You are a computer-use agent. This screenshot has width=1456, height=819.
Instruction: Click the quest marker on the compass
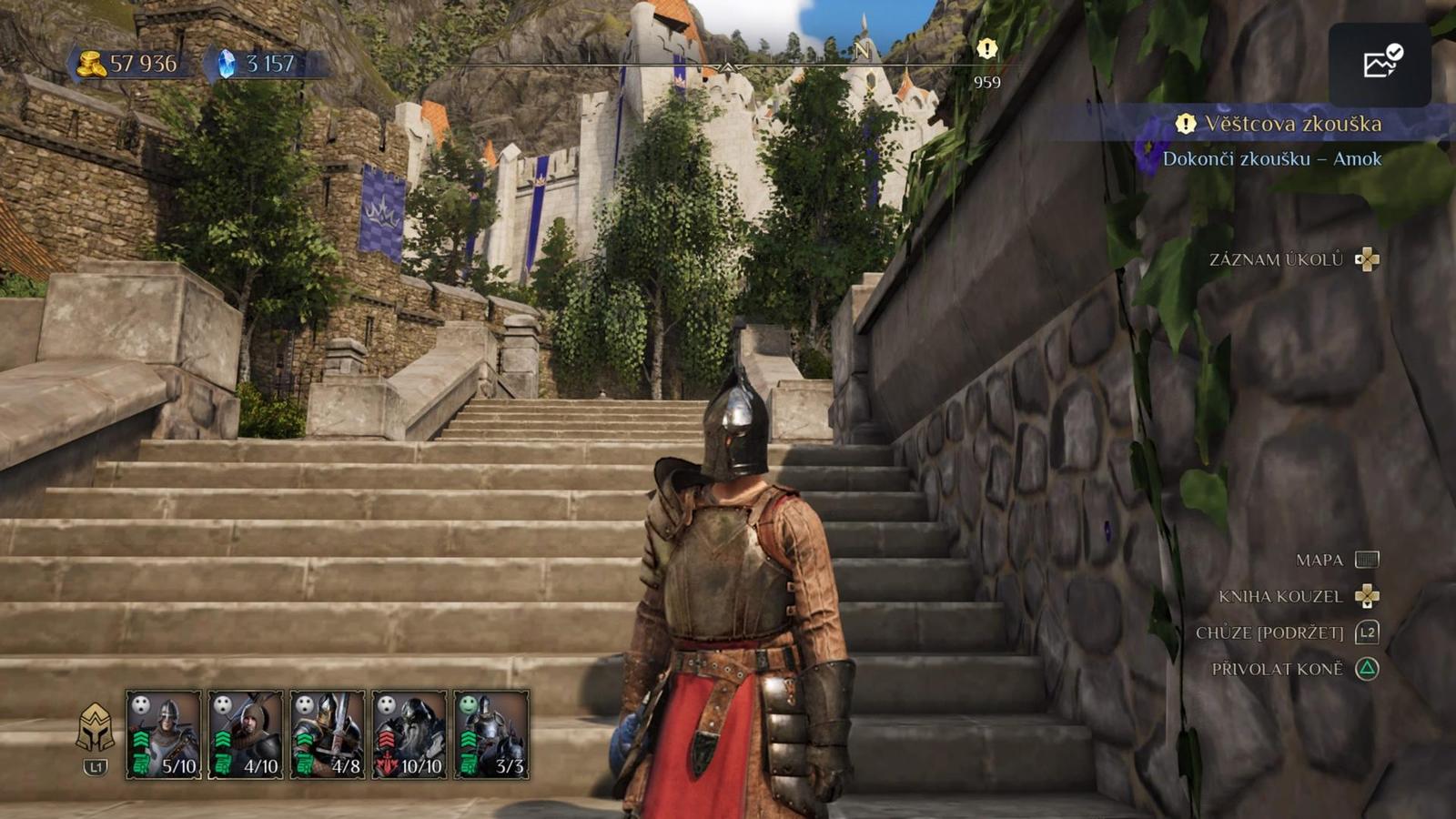986,49
